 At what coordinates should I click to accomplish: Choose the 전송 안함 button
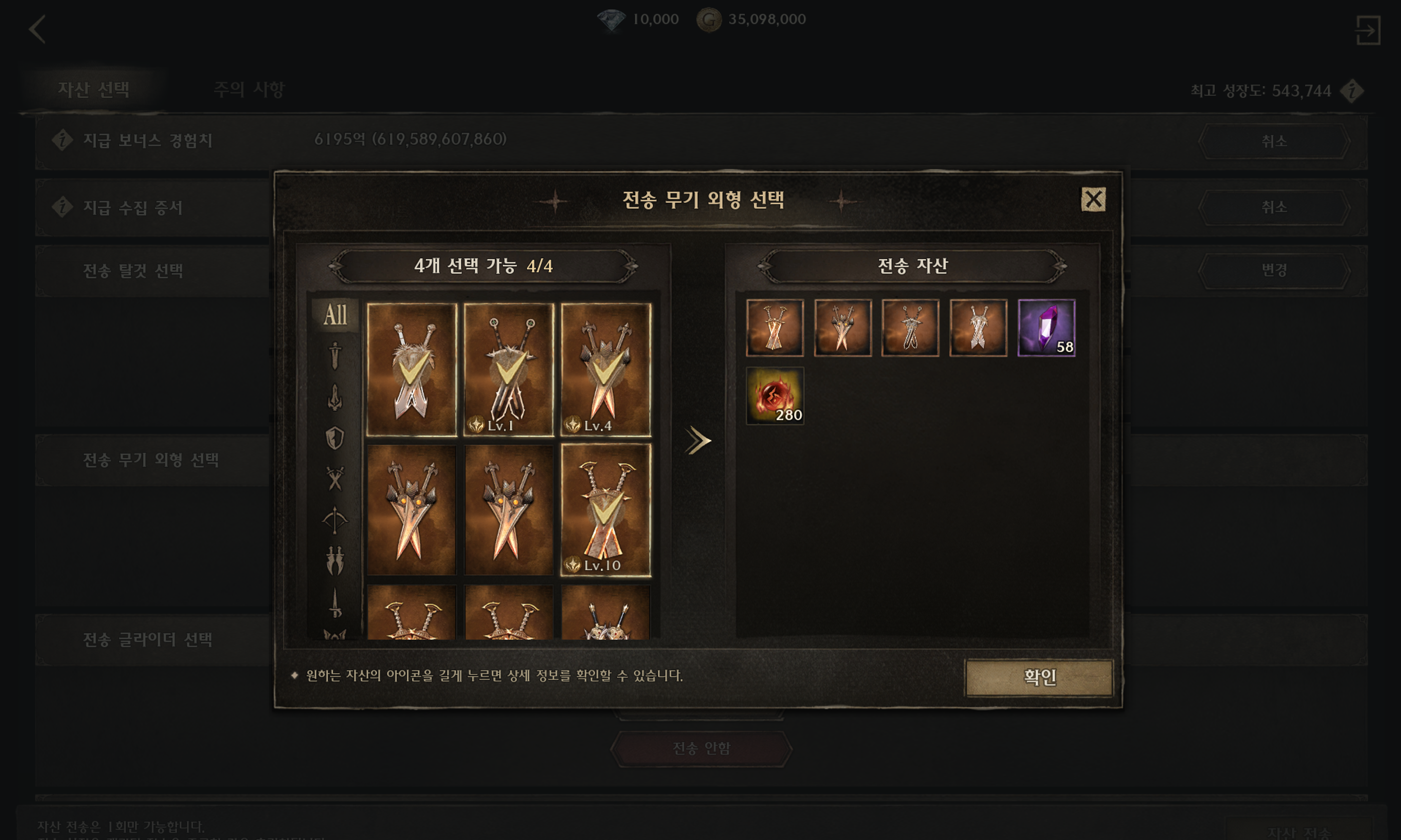click(700, 748)
